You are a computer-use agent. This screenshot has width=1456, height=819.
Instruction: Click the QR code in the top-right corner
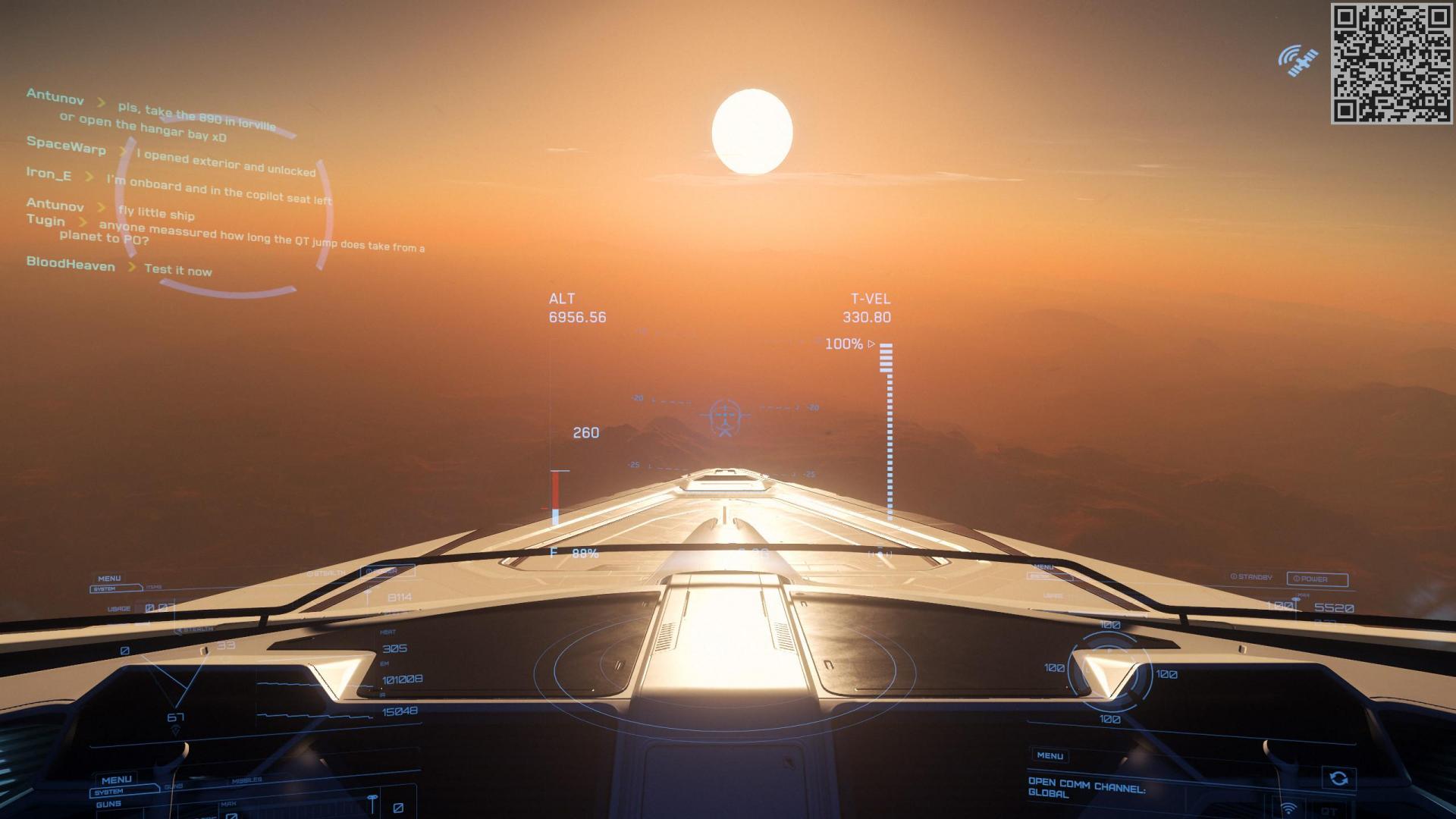click(x=1392, y=62)
